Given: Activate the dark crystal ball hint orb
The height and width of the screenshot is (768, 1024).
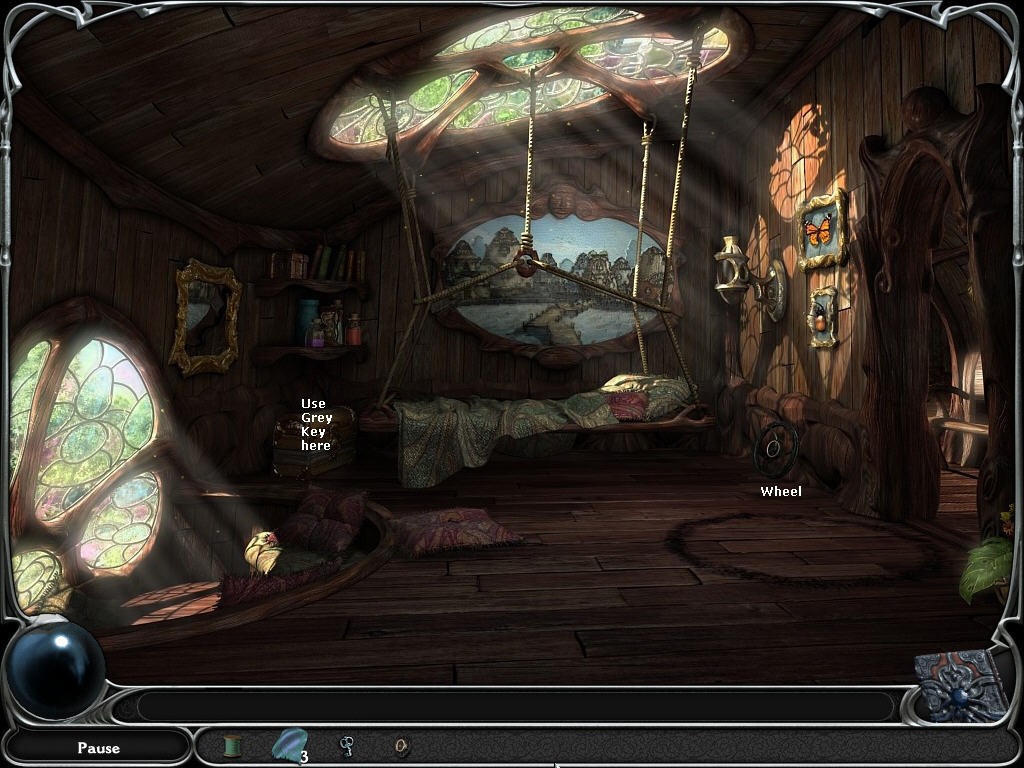Looking at the screenshot, I should pyautogui.click(x=56, y=668).
